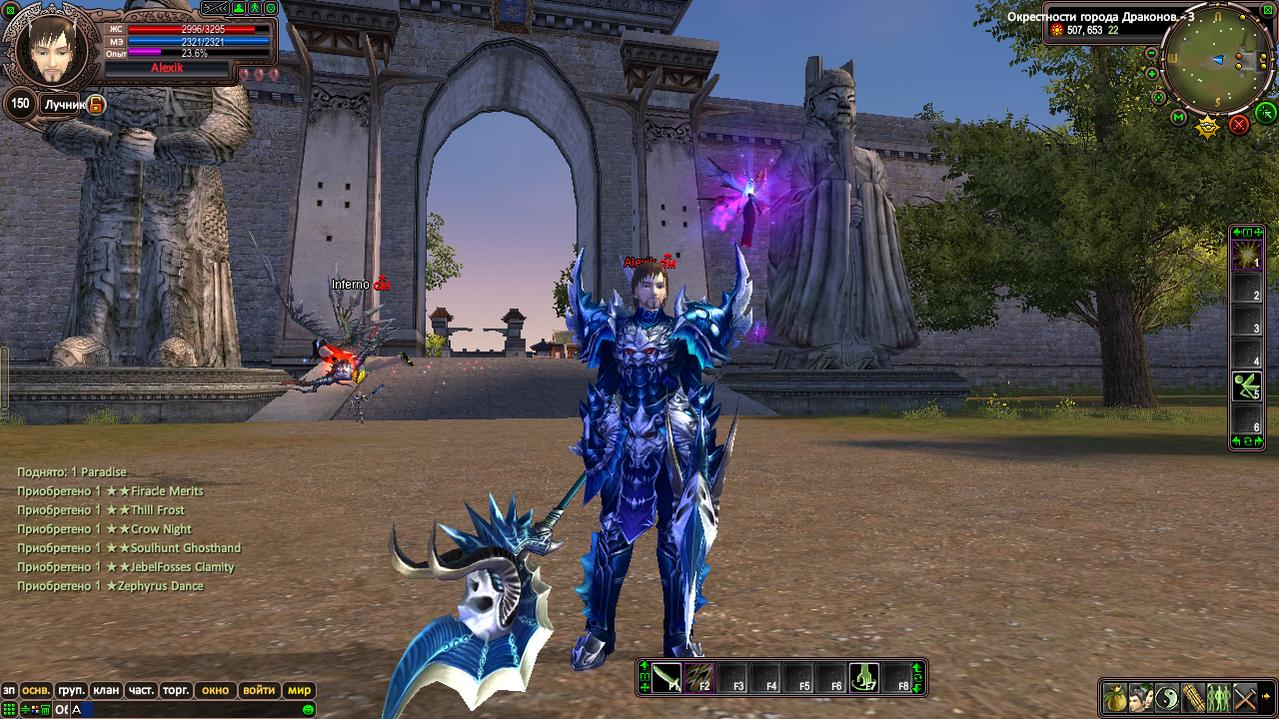Screen dimensions: 1279x719
Task: Zoom out the minimap with minus button
Action: click(x=1152, y=53)
